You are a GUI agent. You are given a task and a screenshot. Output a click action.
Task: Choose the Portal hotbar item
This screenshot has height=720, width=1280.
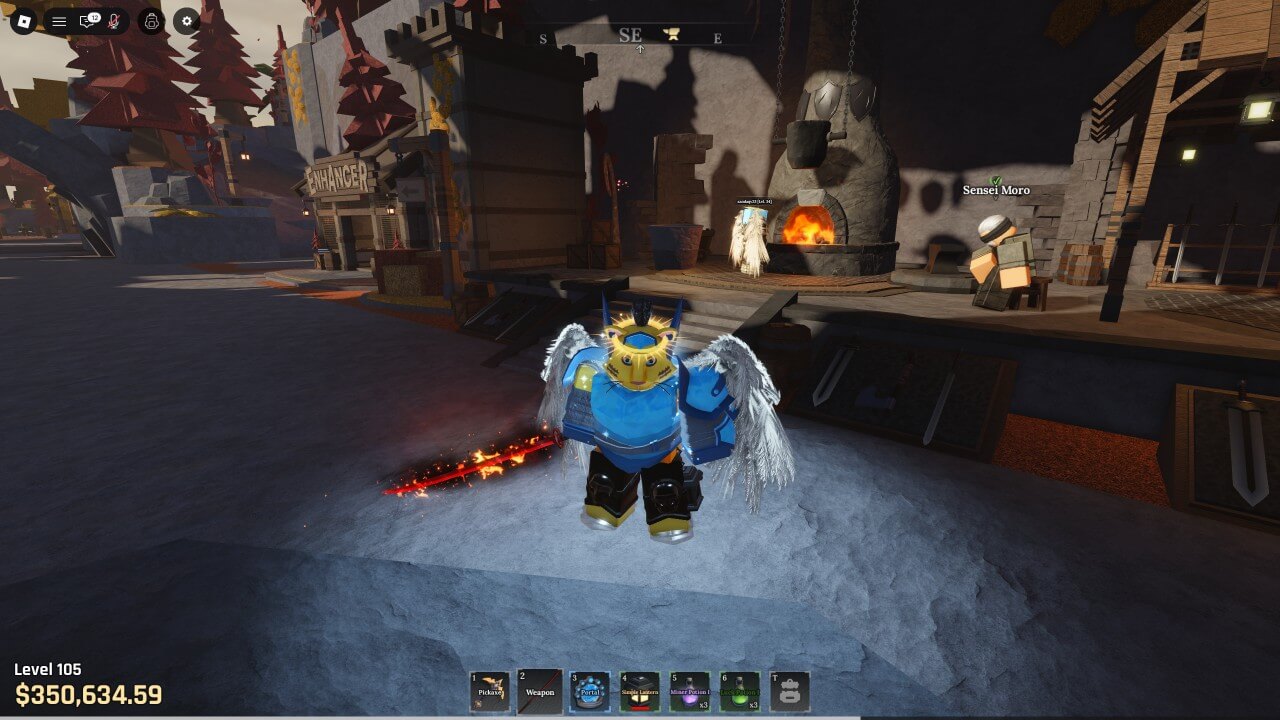point(590,691)
